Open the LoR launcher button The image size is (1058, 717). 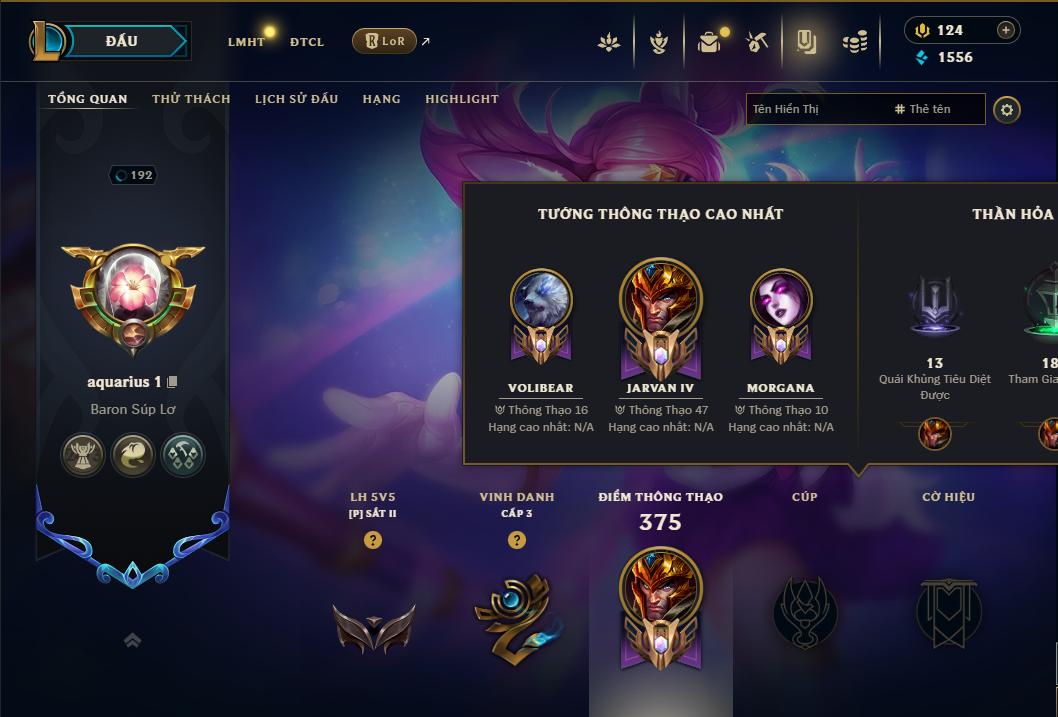[385, 41]
